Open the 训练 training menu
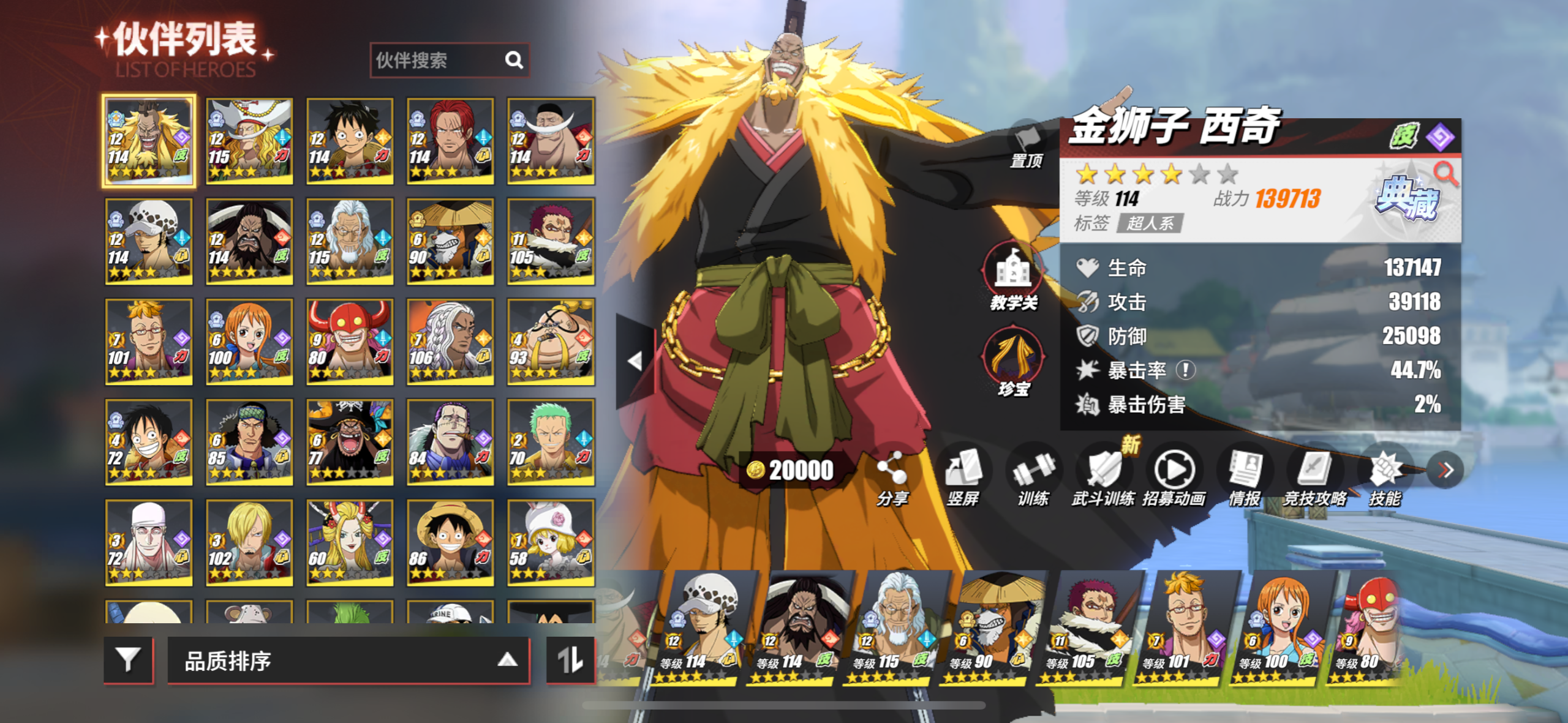Viewport: 1568px width, 723px height. [1033, 479]
